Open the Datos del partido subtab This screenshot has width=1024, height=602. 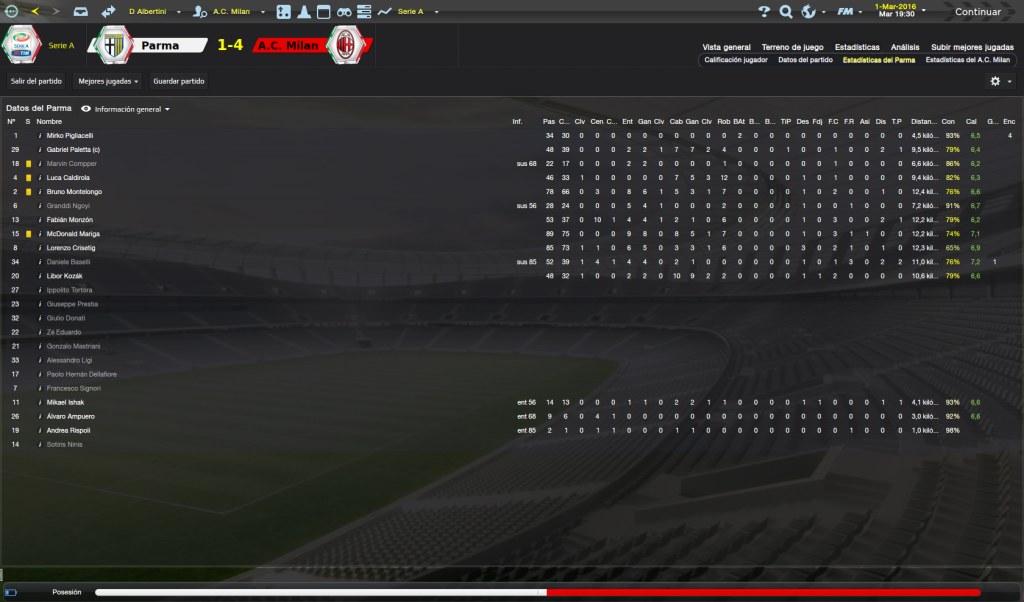pyautogui.click(x=805, y=60)
